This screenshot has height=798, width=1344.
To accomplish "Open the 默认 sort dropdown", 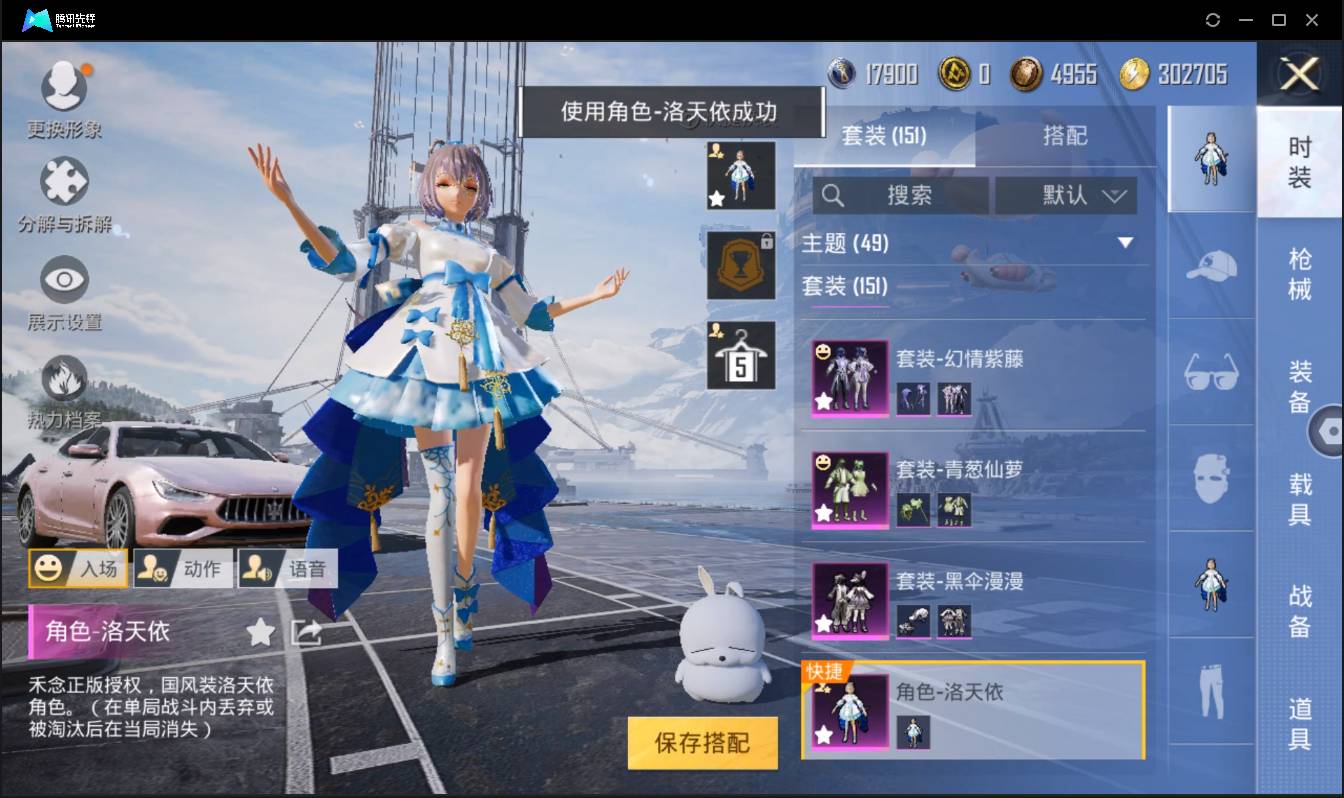I will (x=1065, y=196).
